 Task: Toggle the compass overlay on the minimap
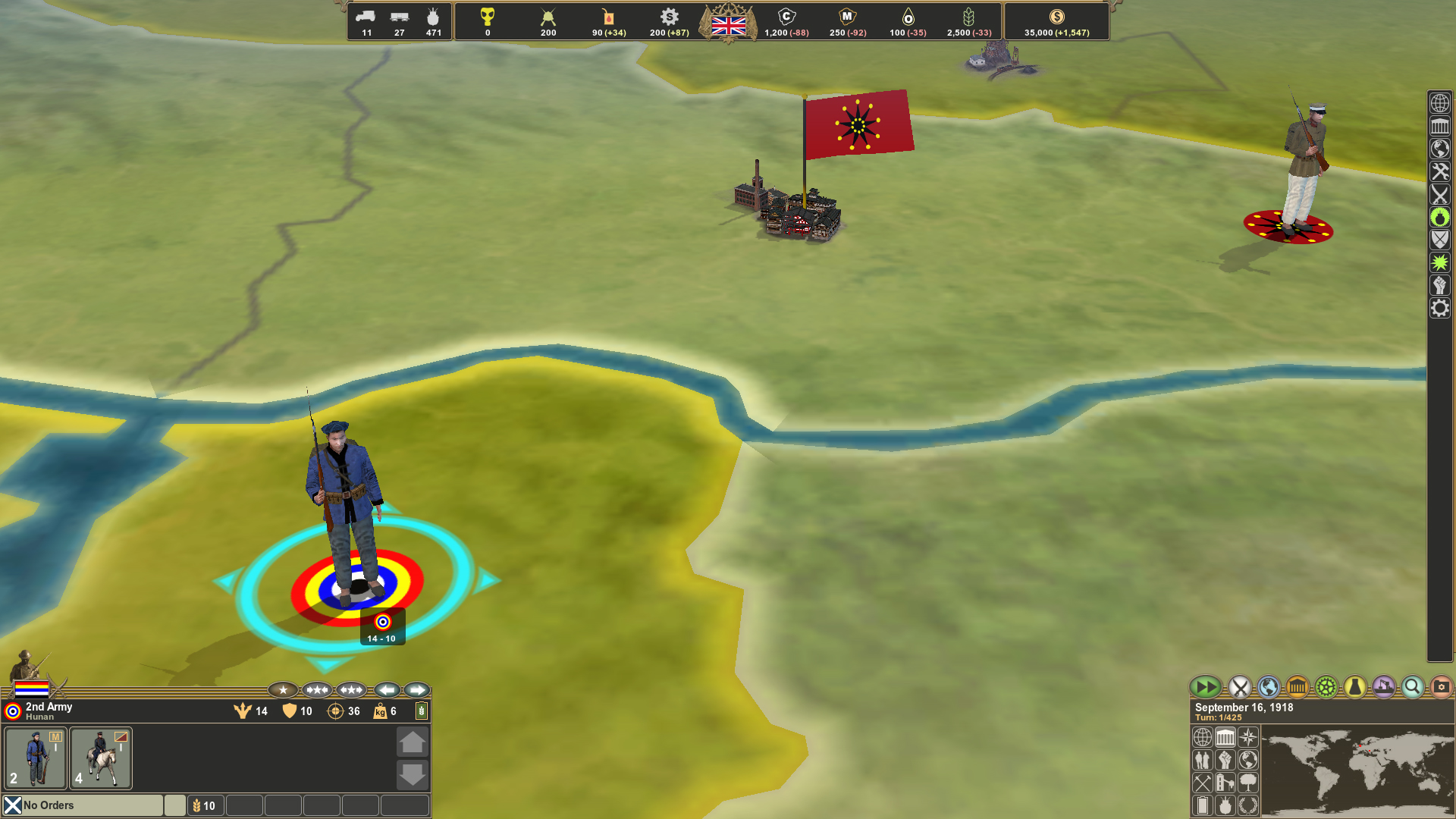pos(1248,737)
